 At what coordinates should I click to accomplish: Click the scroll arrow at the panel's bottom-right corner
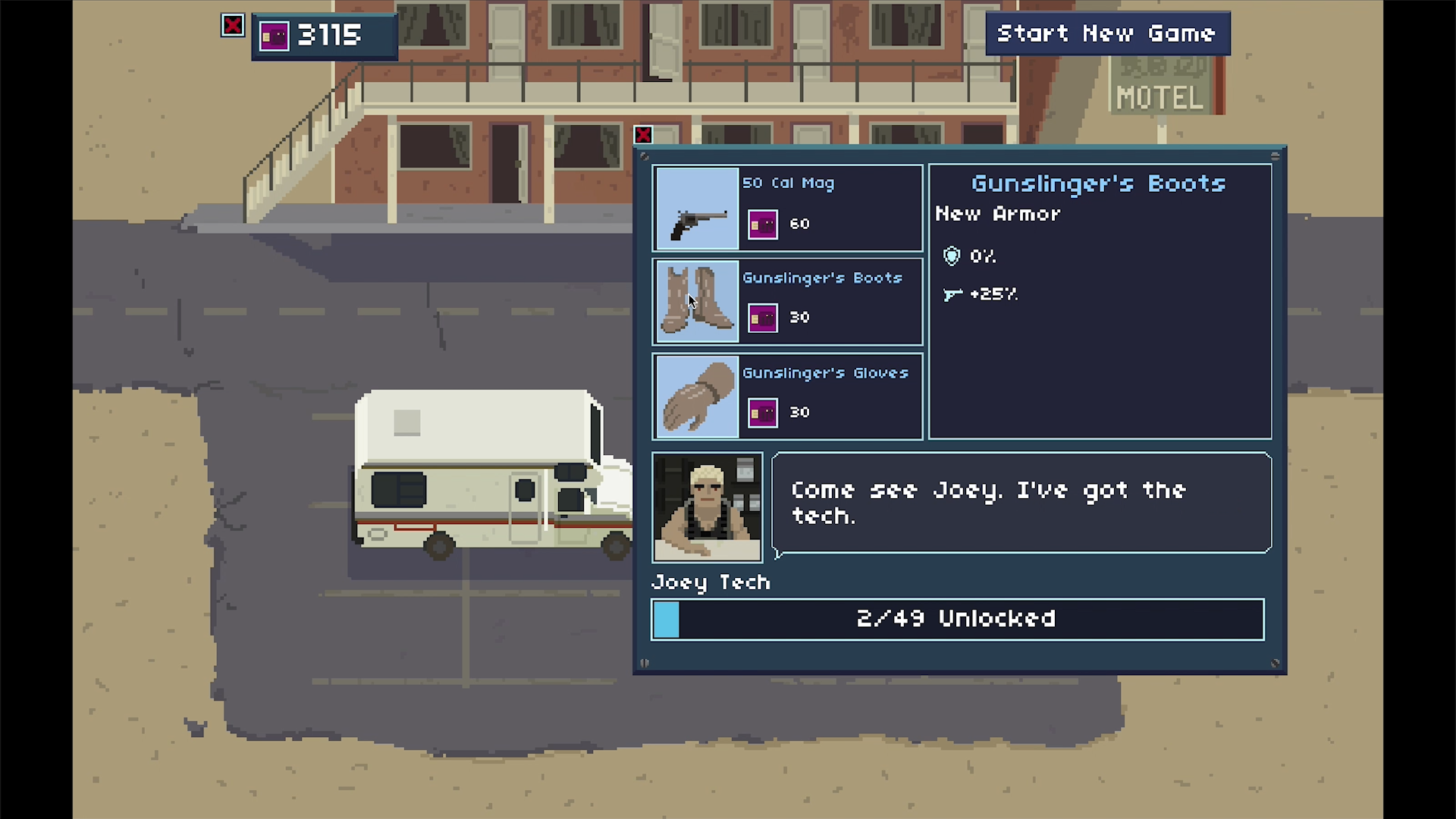[x=1274, y=662]
